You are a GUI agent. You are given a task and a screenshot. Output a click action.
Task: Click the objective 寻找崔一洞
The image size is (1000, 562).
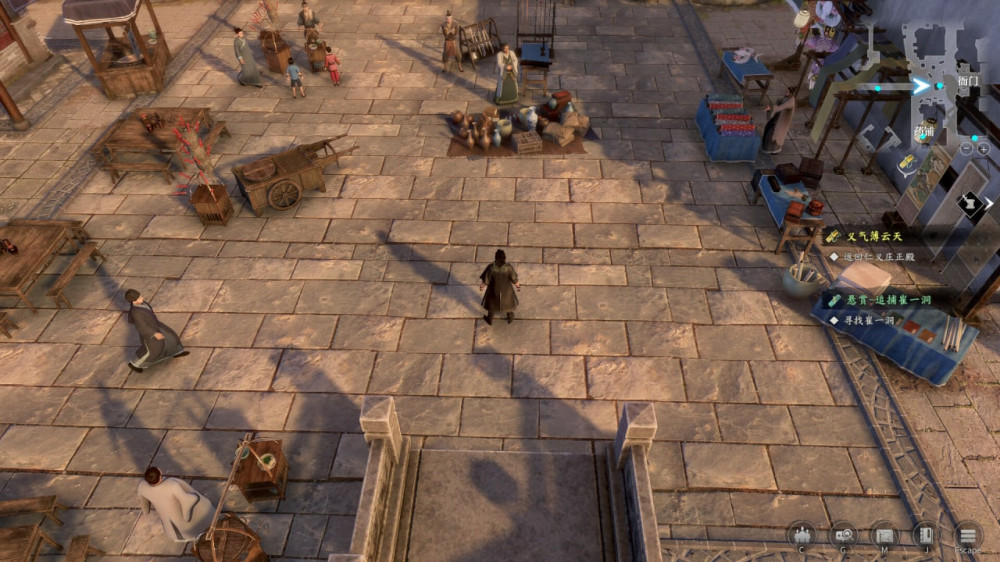click(867, 320)
